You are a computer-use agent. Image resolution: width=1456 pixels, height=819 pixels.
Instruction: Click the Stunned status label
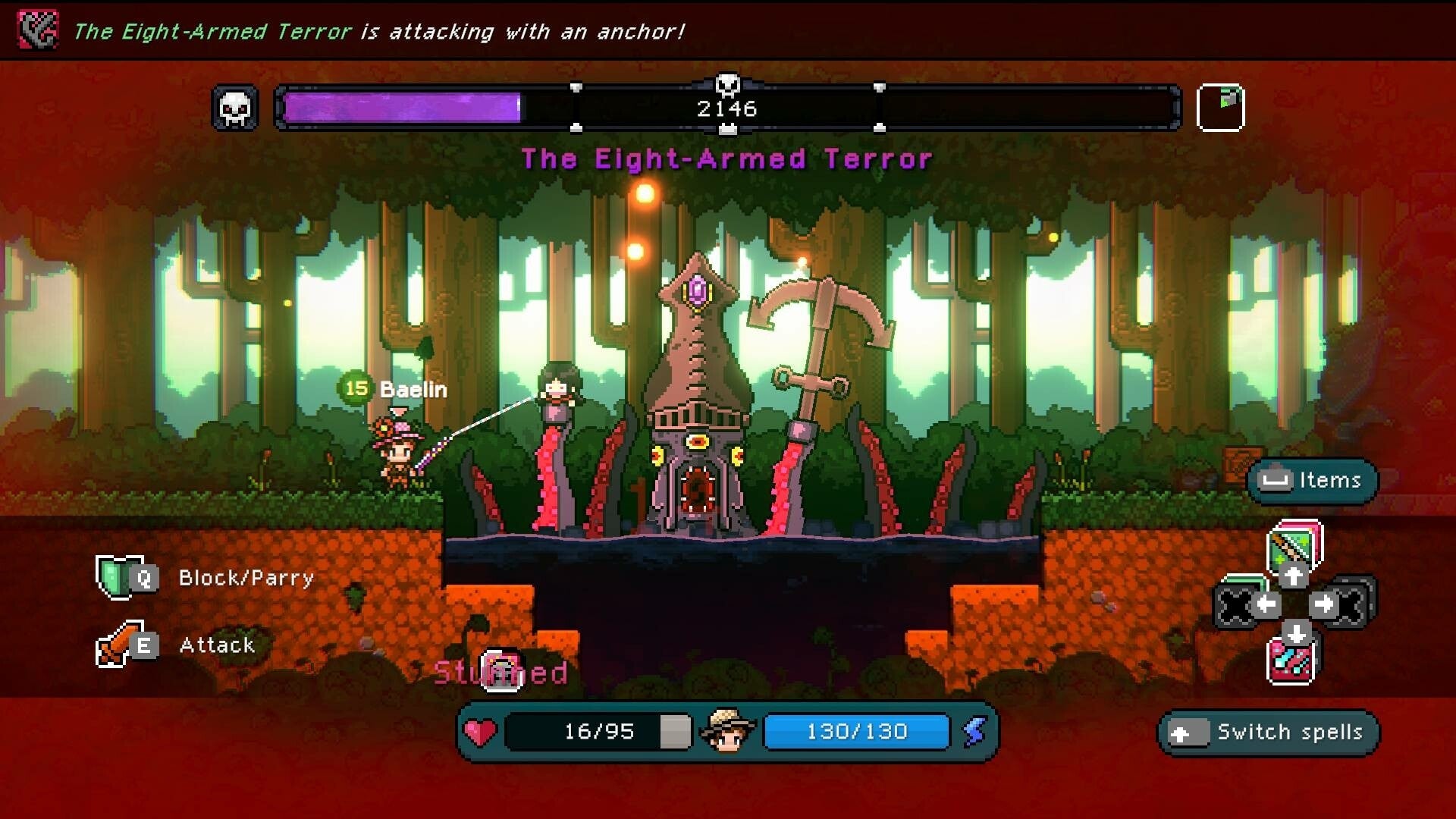[501, 672]
